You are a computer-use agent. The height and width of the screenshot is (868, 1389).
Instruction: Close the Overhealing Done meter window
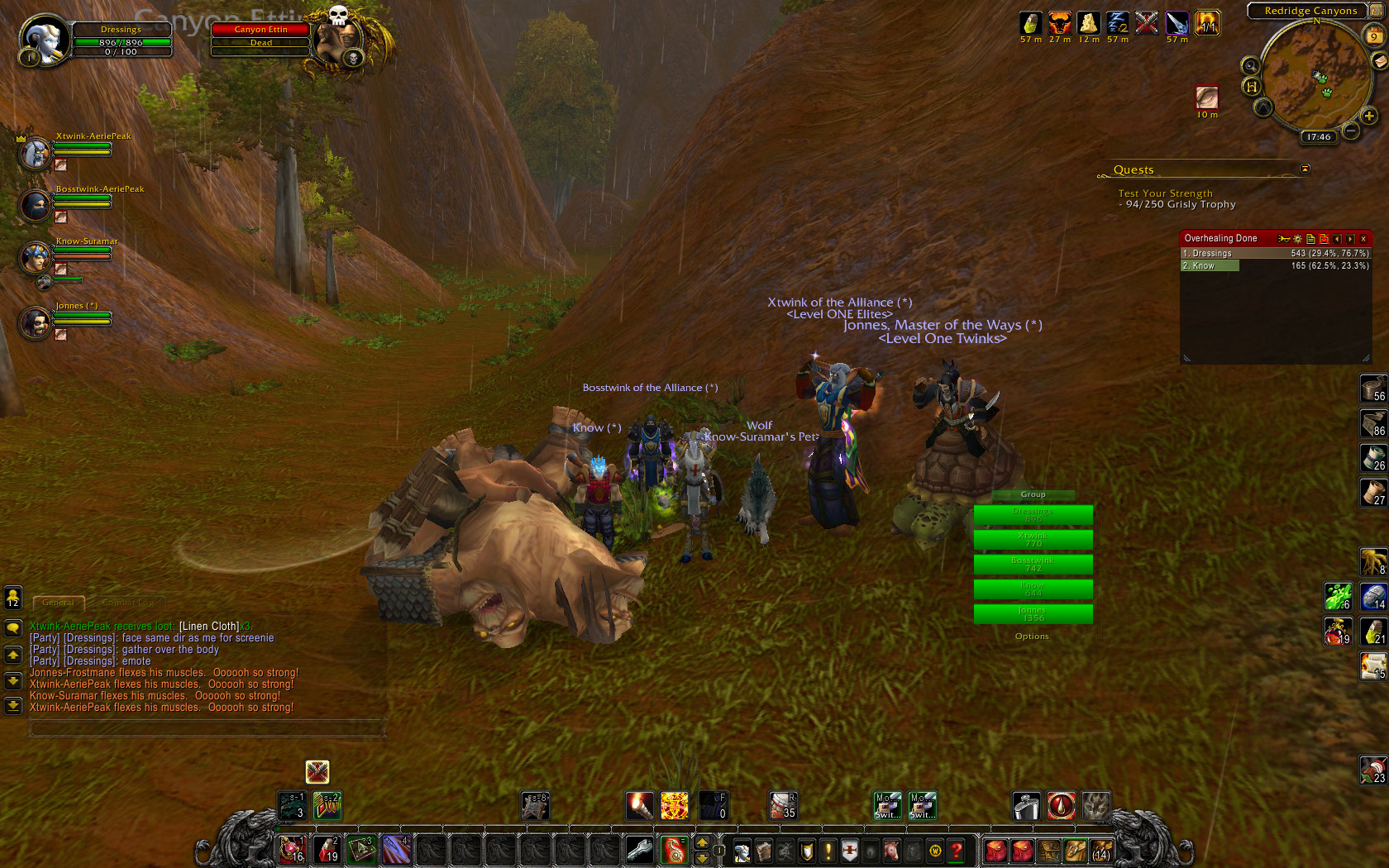[x=1363, y=239]
